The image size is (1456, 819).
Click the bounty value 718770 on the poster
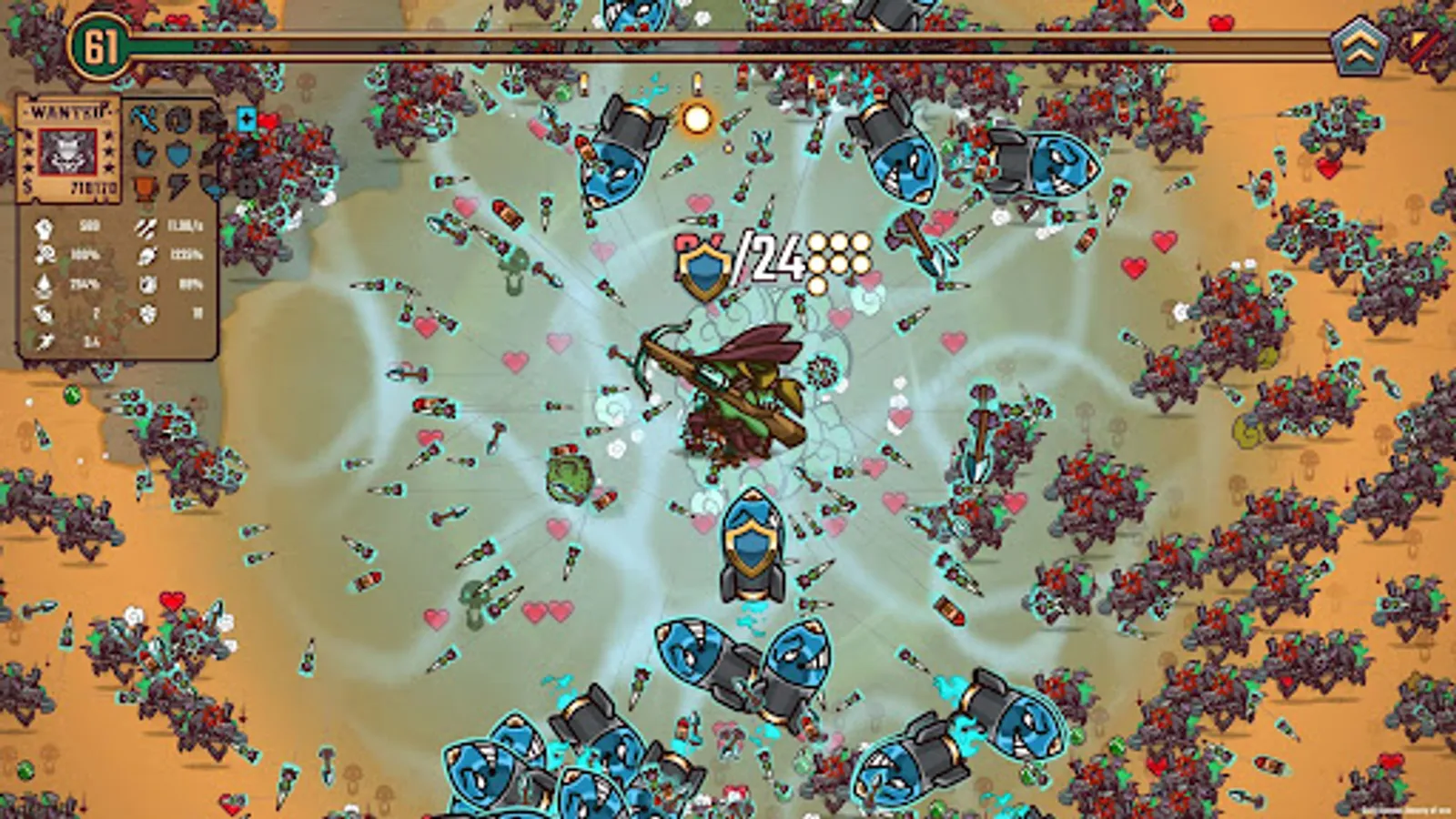(94, 187)
